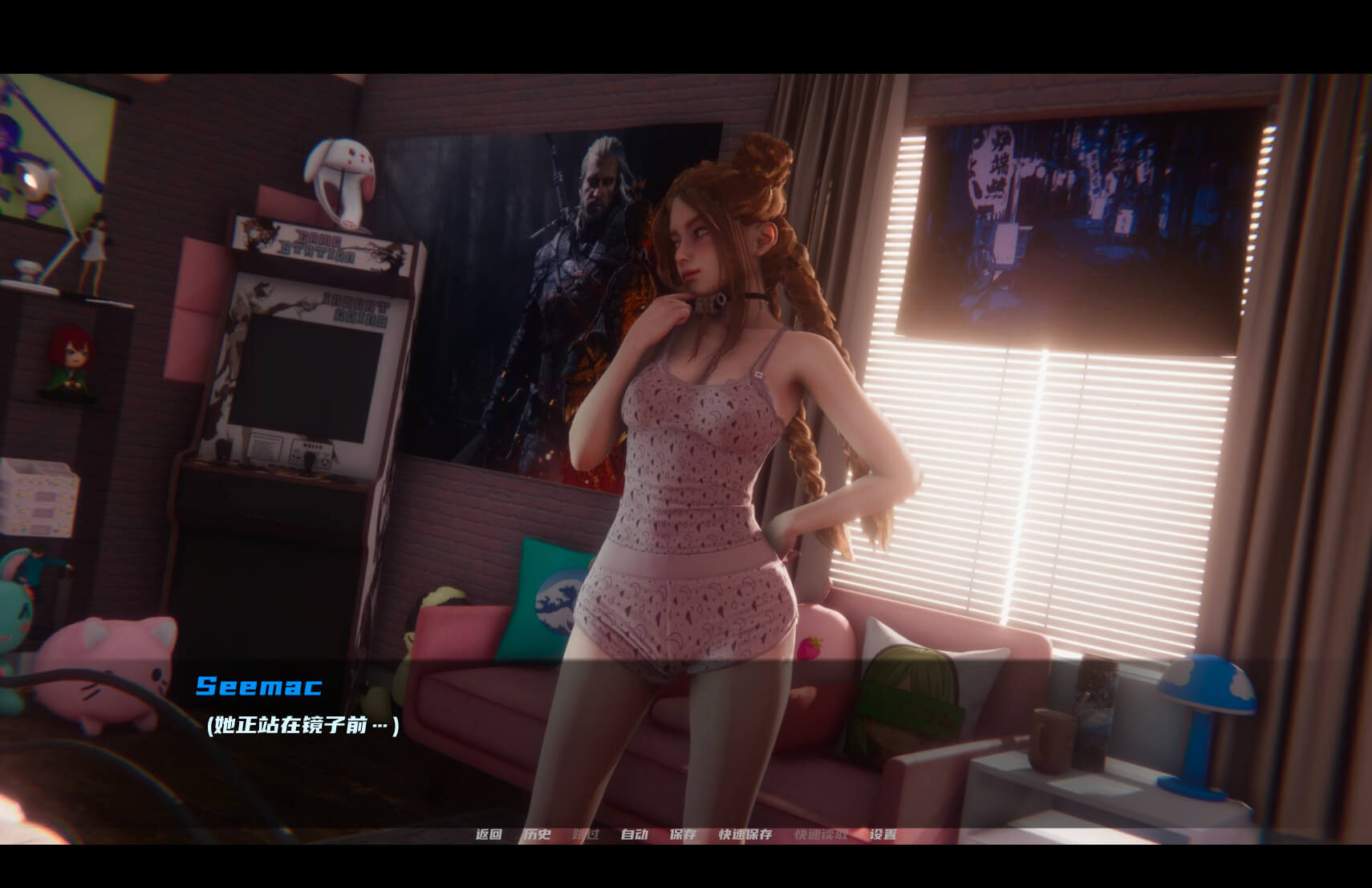1372x888 pixels.
Task: Open the 设置 settings menu
Action: (x=883, y=834)
